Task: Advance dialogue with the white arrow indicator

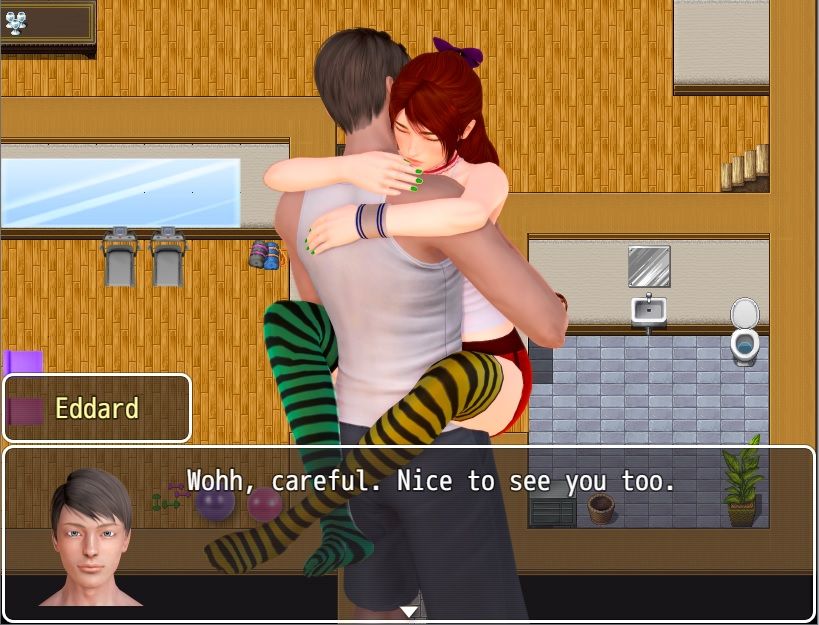Action: click(408, 611)
